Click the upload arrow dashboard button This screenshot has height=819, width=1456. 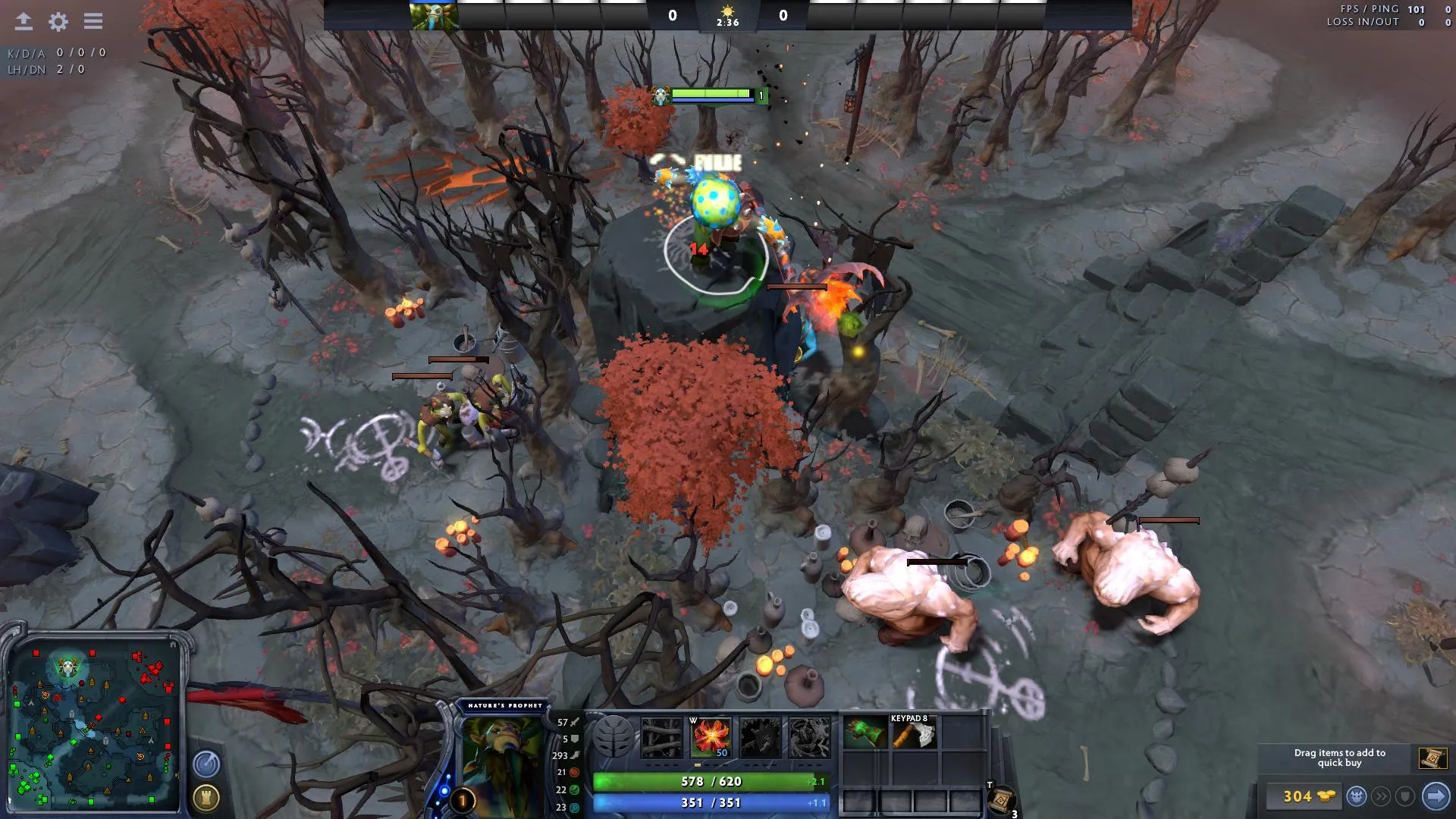(x=24, y=21)
